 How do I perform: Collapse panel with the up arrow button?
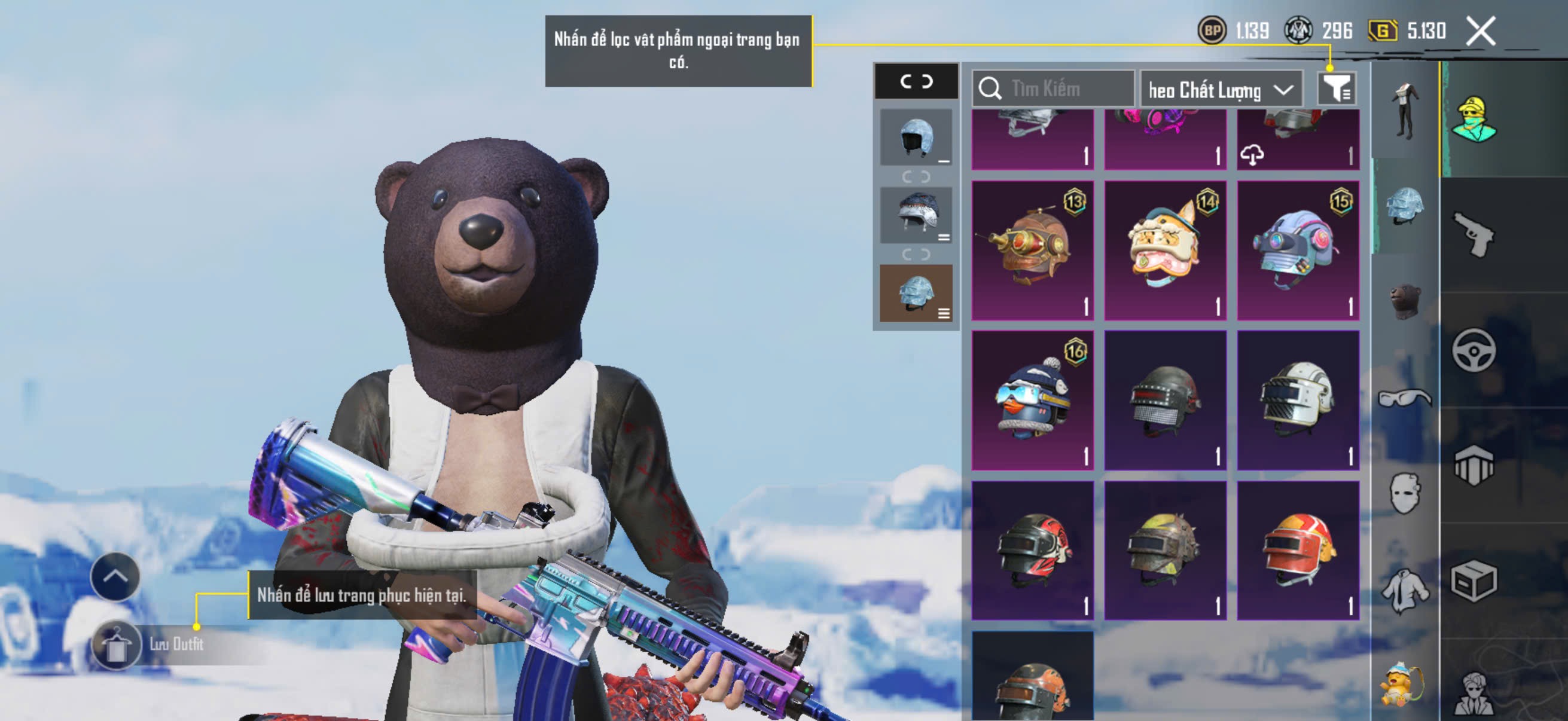(x=115, y=576)
